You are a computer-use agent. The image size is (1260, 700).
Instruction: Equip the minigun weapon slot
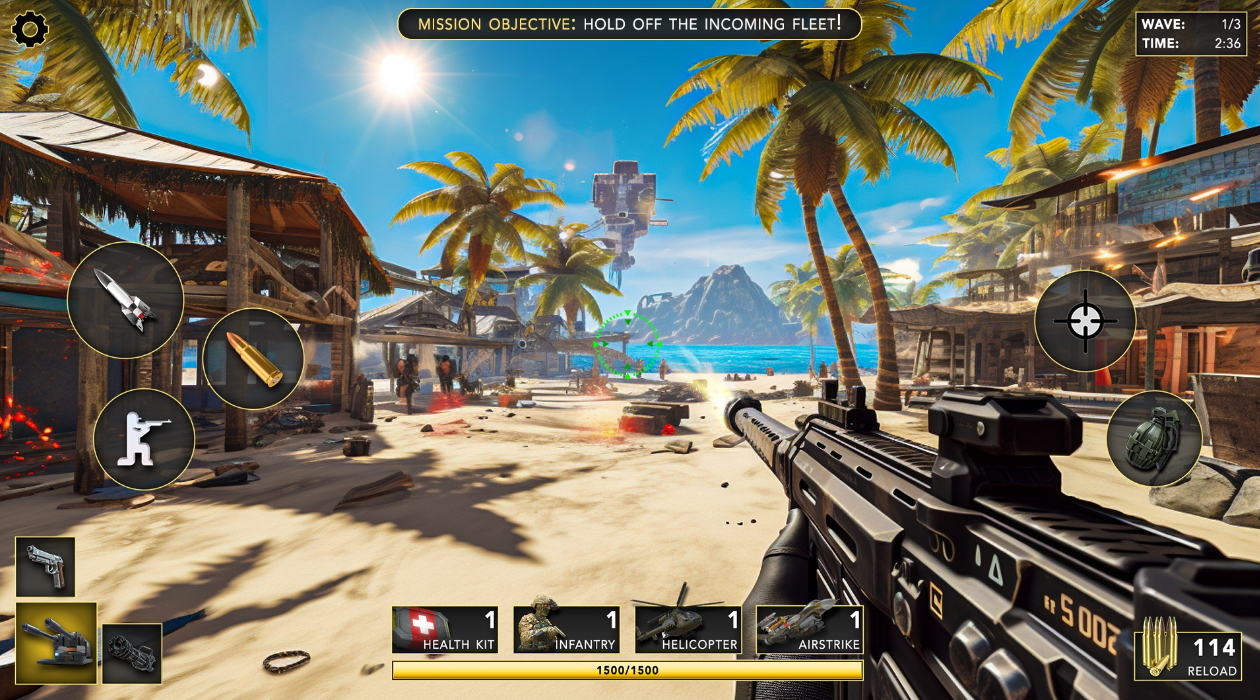pos(131,653)
